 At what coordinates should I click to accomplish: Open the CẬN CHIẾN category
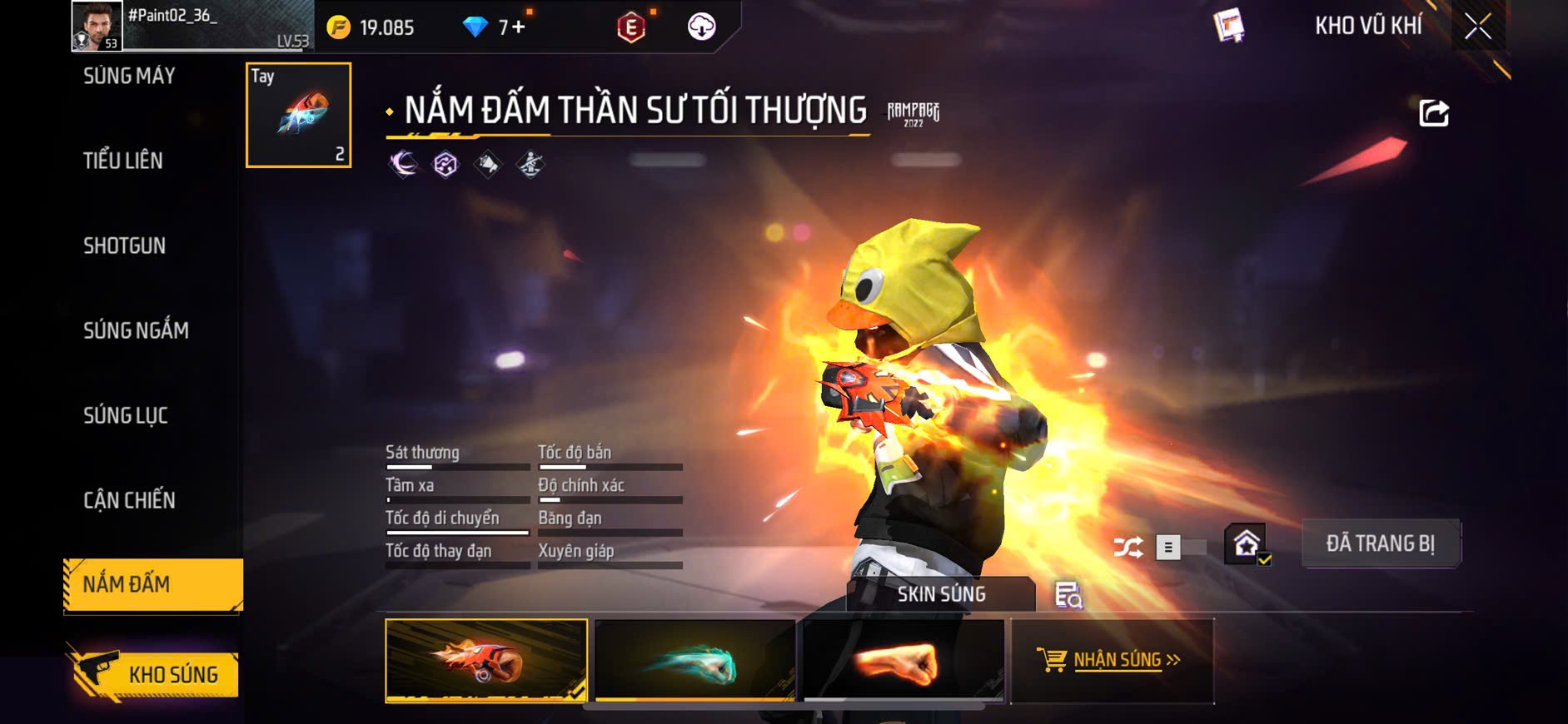coord(129,500)
